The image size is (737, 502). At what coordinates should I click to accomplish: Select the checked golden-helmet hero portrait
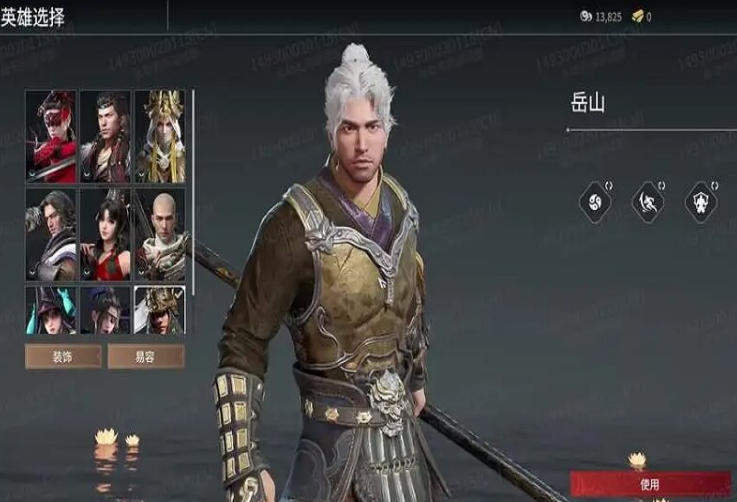point(160,310)
